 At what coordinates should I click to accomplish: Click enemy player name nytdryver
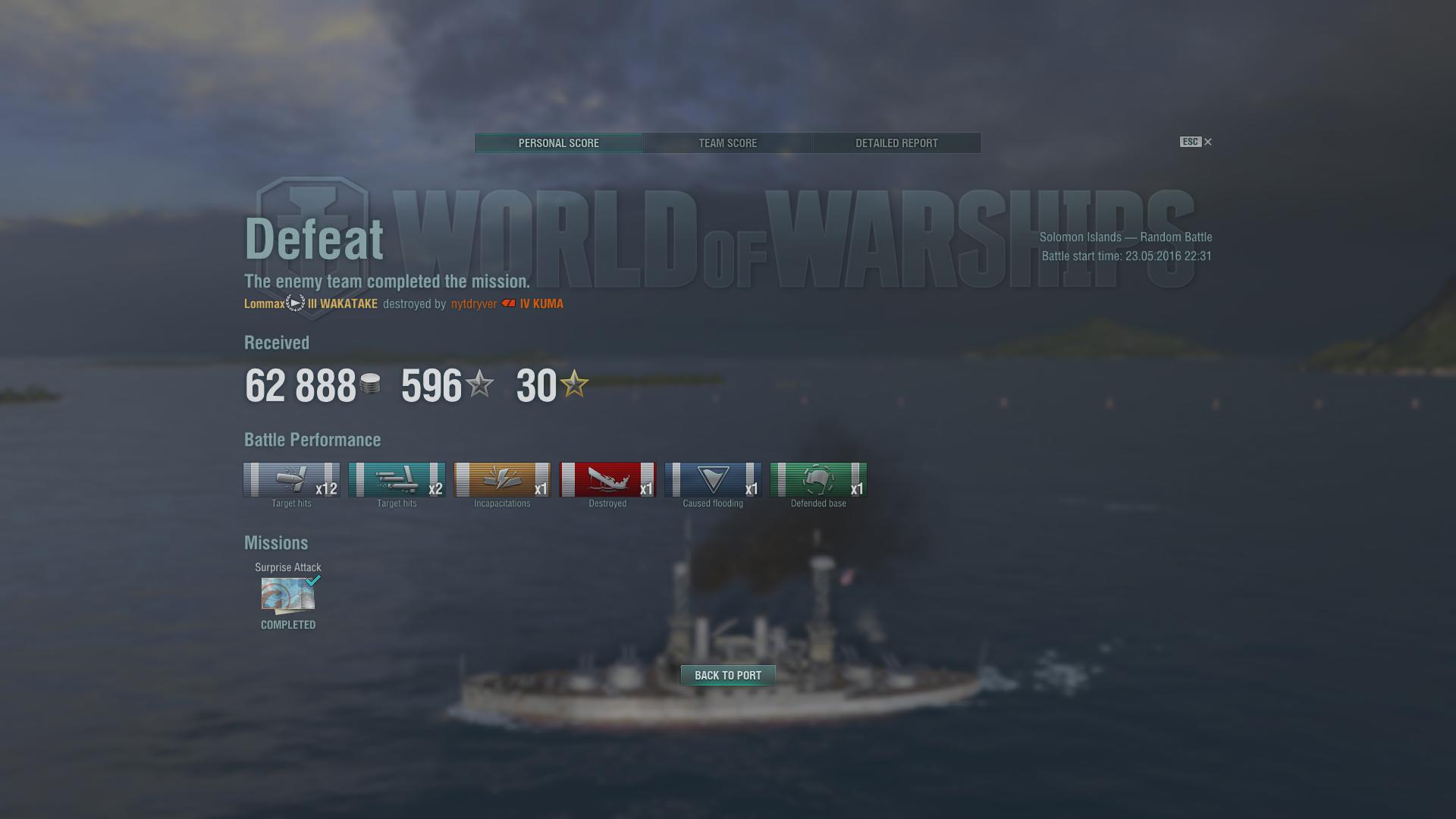pos(474,304)
